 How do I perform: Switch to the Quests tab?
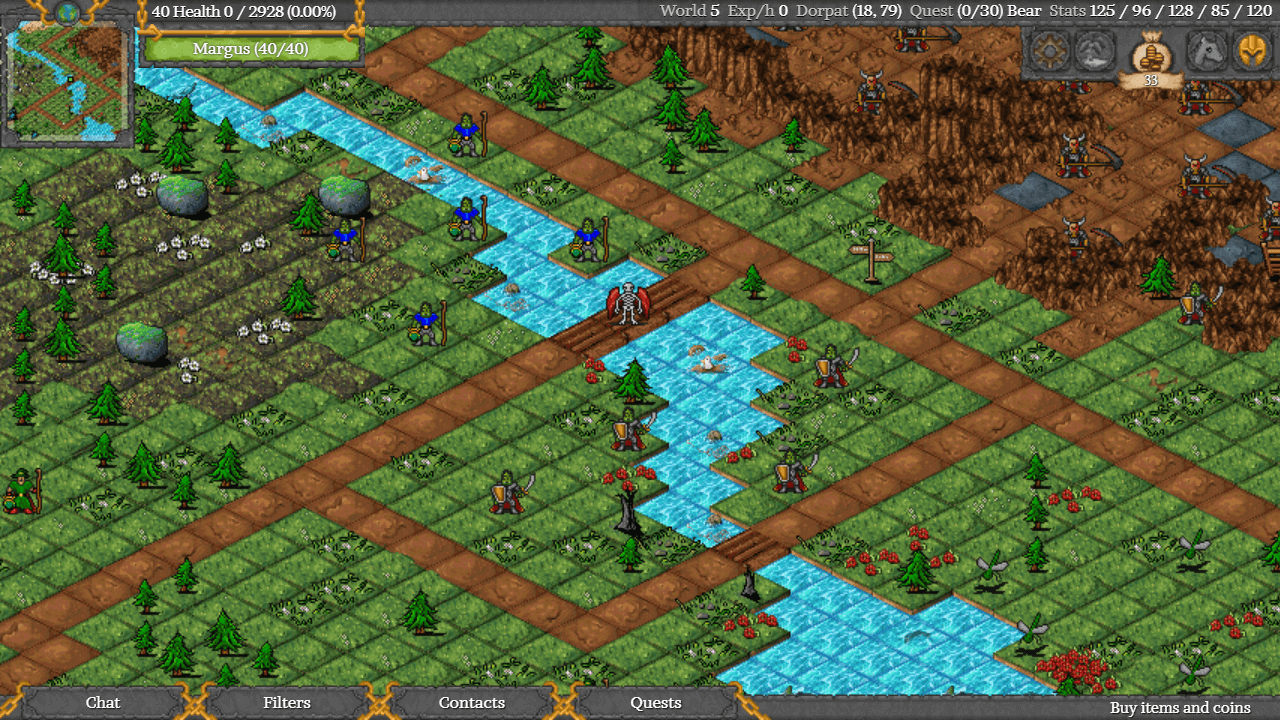point(655,703)
